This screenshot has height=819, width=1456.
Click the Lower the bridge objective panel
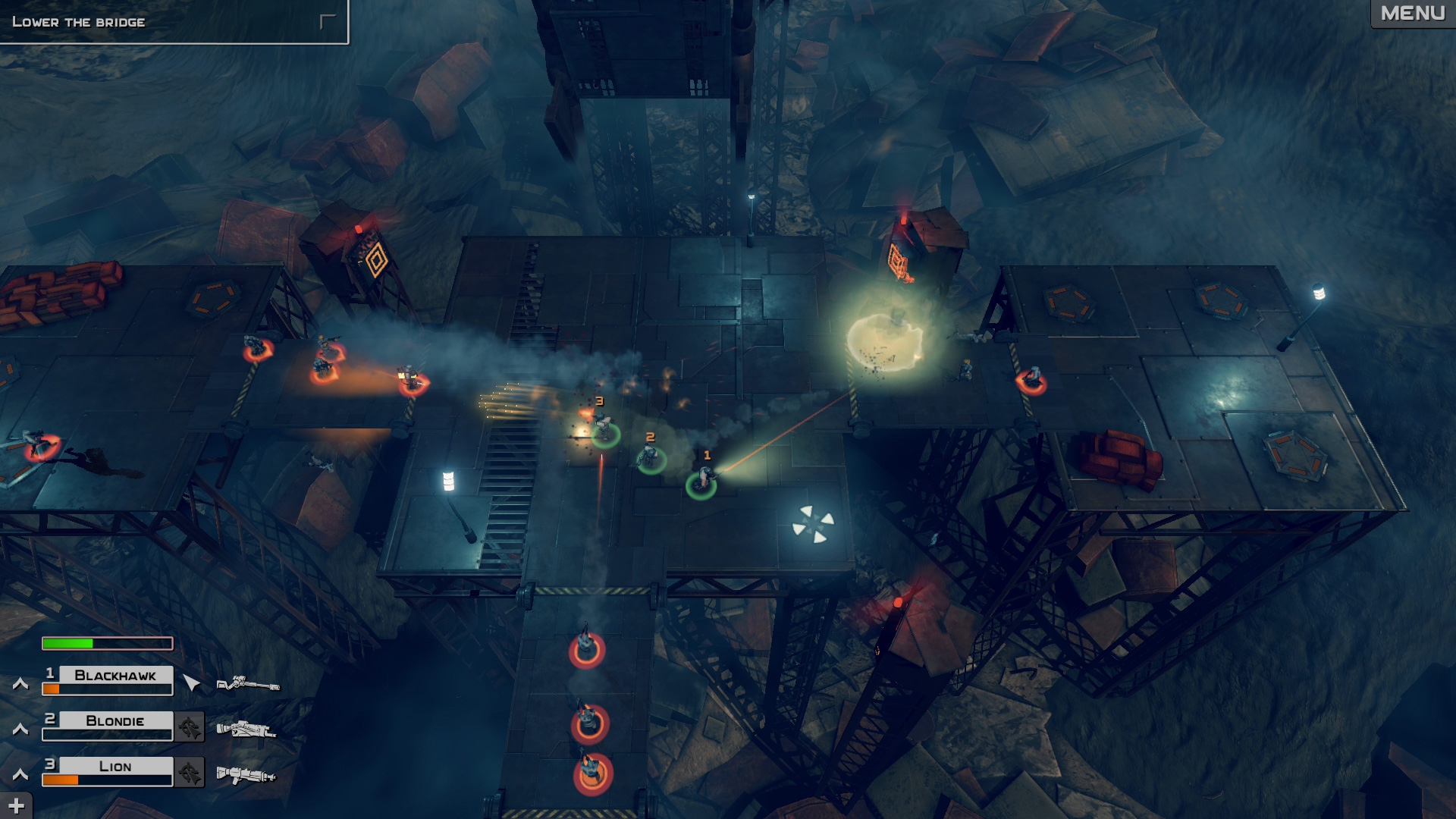[174, 23]
